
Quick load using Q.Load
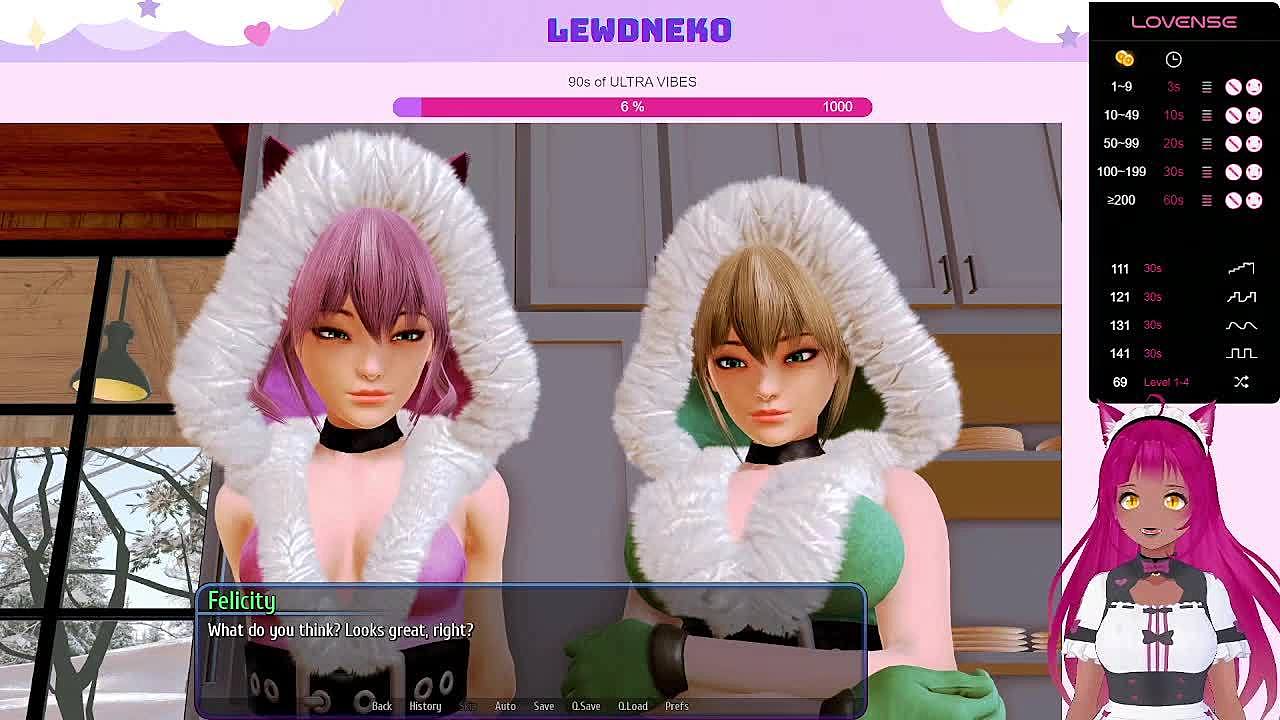tap(633, 706)
